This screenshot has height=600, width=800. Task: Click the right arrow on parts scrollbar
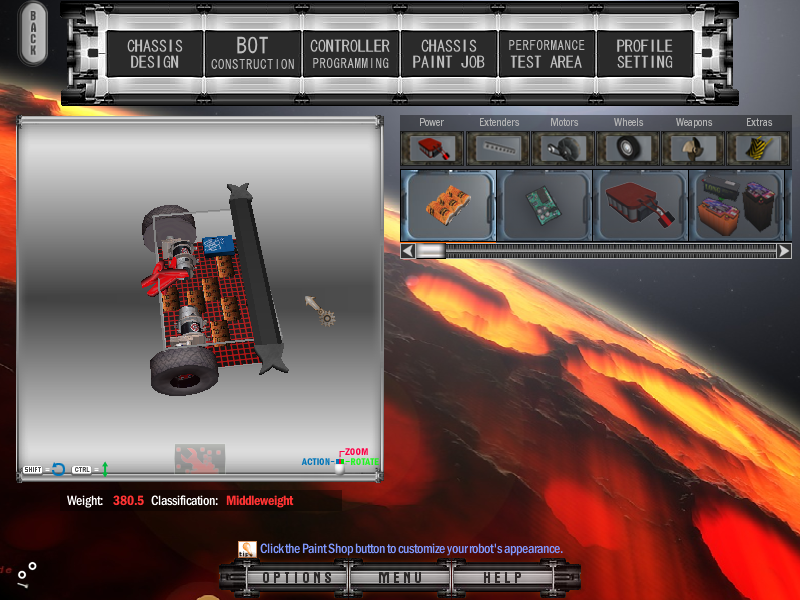coord(784,251)
